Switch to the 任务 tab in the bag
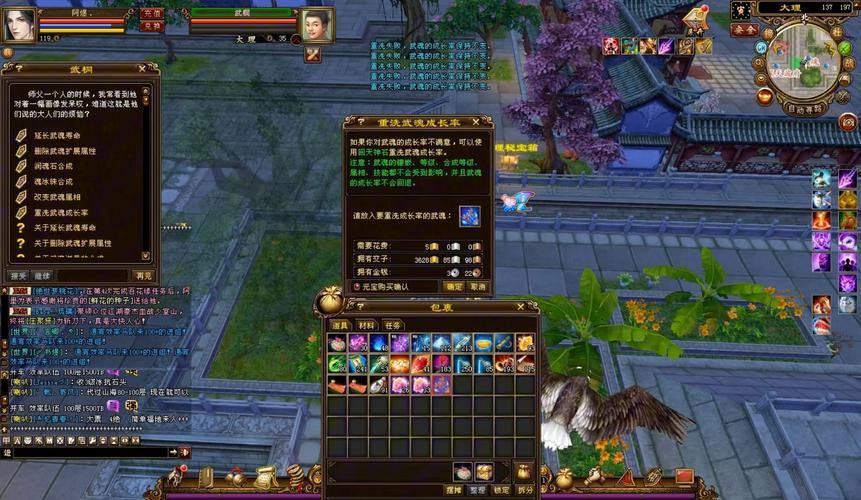This screenshot has width=861, height=500. click(x=393, y=325)
